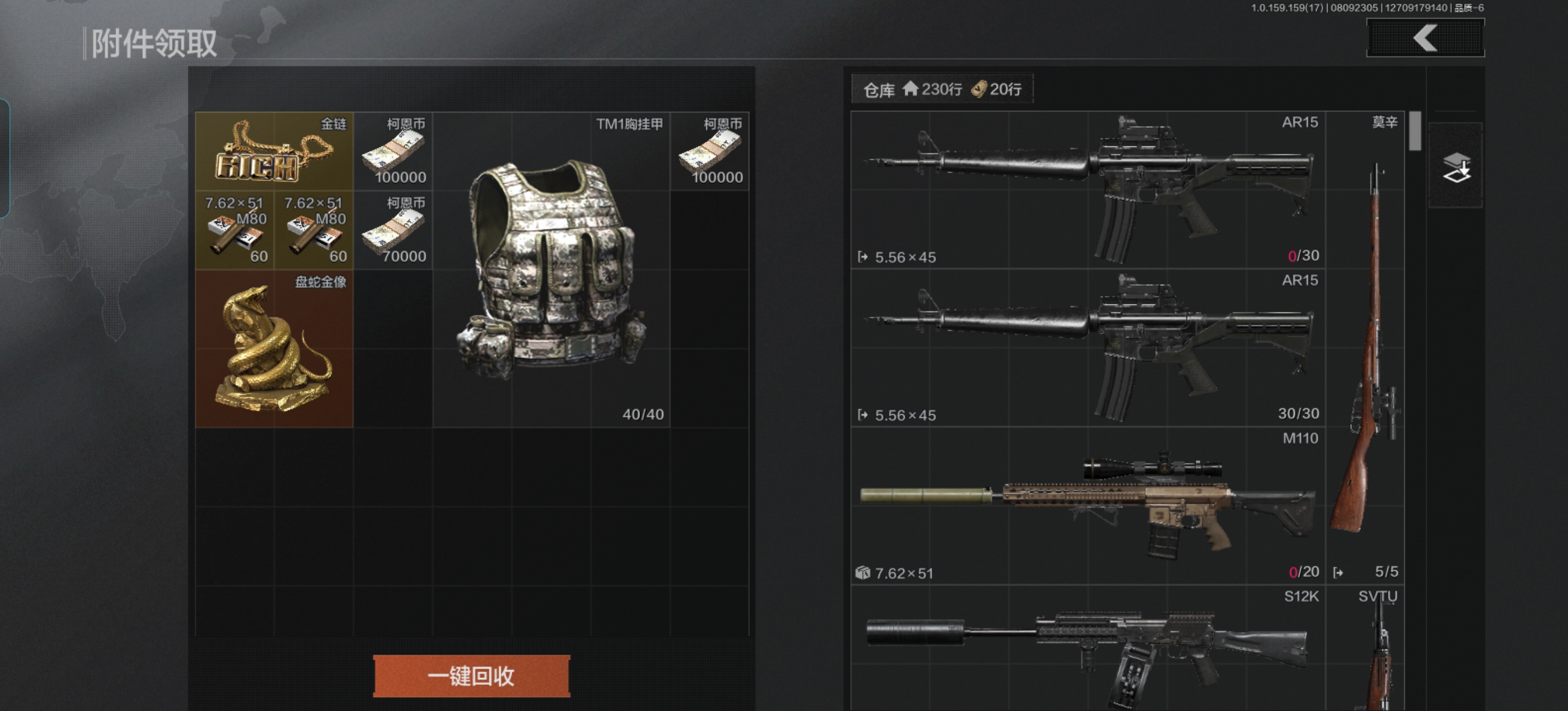Image resolution: width=1568 pixels, height=711 pixels.
Task: Select the S12K shotgun in the warehouse
Action: pos(1088,648)
